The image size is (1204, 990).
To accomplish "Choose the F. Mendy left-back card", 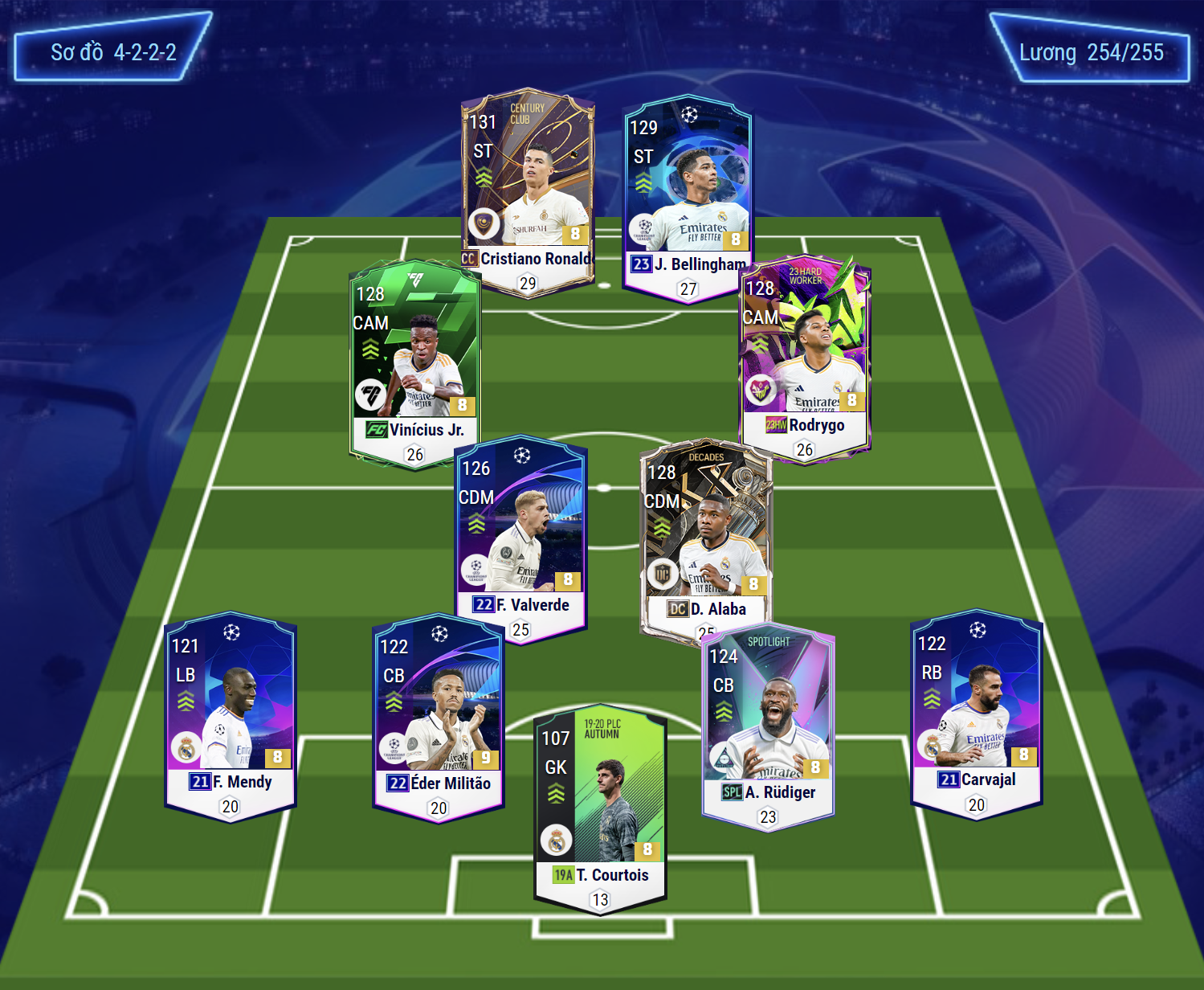I will tap(231, 715).
